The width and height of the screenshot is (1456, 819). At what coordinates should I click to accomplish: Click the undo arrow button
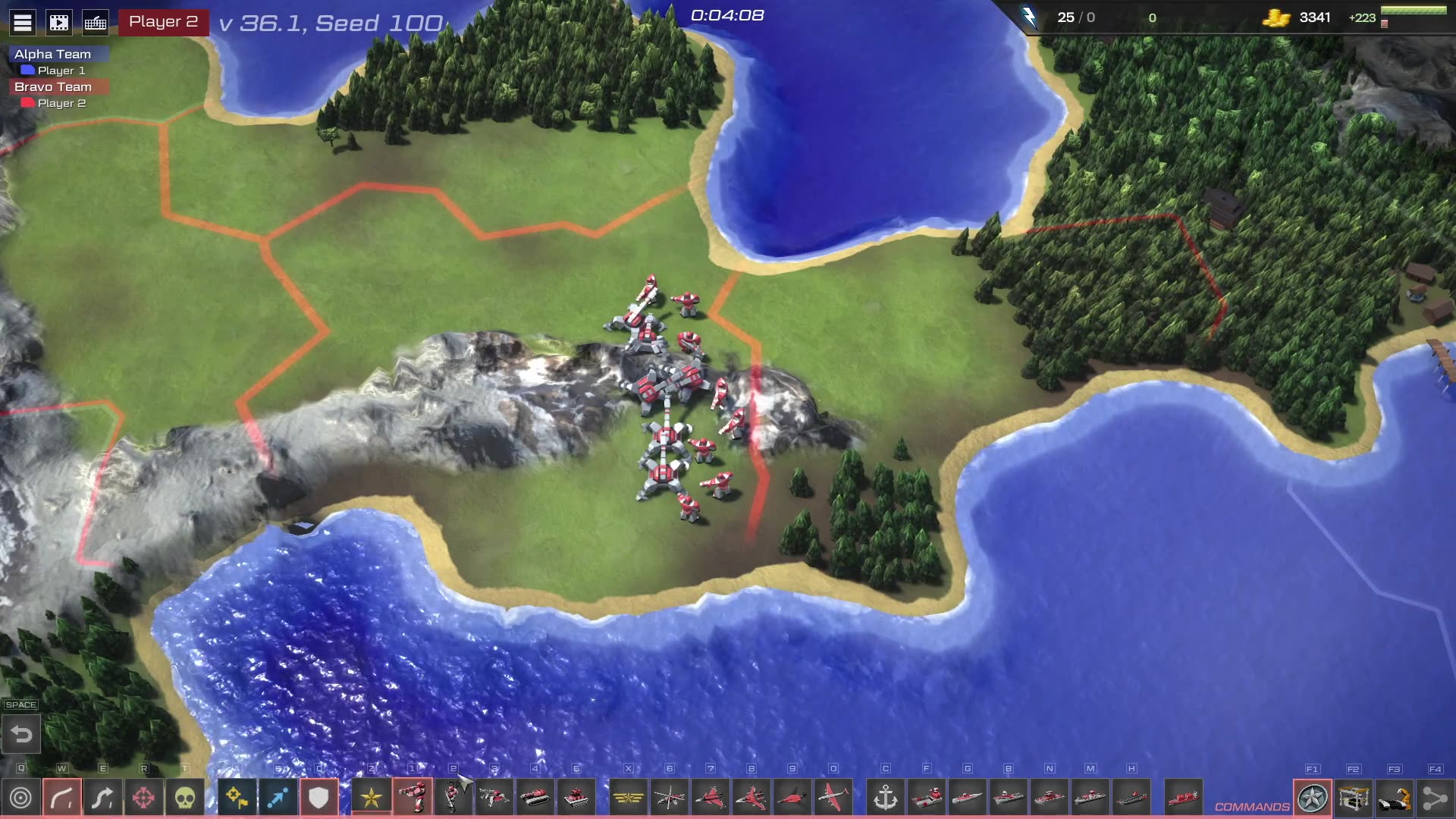coord(21,734)
